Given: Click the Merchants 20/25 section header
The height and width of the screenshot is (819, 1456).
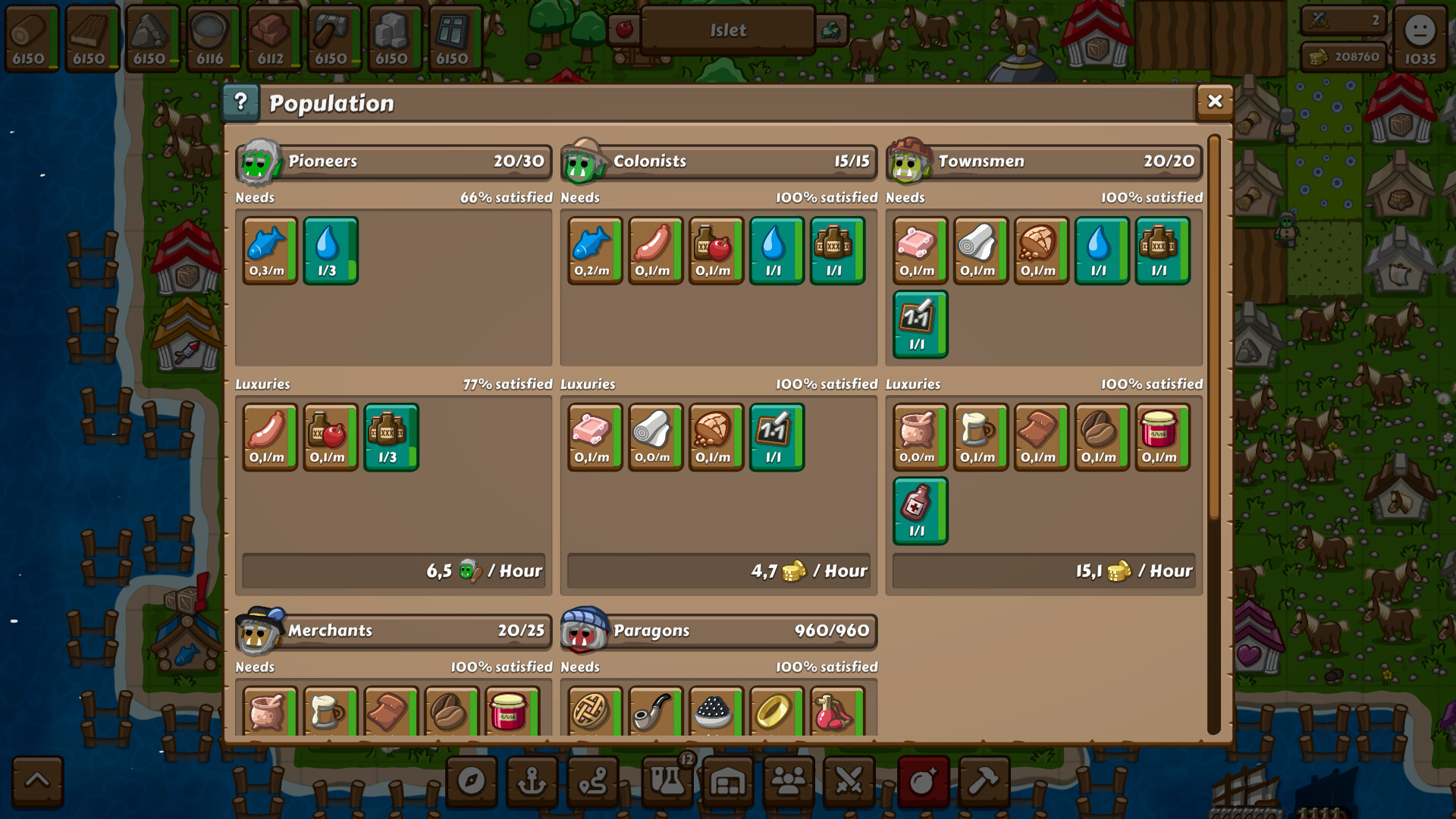Looking at the screenshot, I should coord(394,630).
